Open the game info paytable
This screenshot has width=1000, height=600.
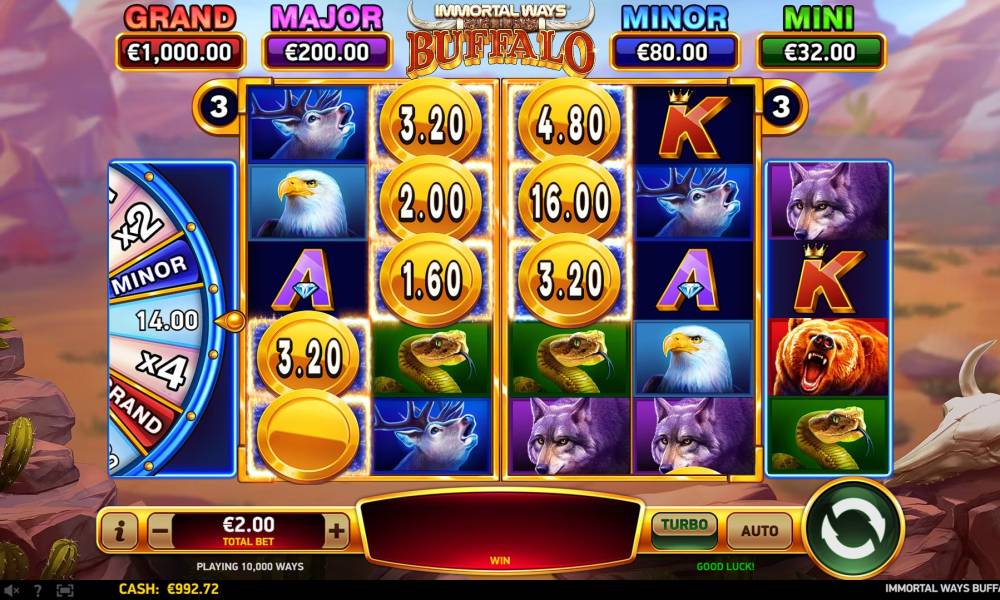[x=119, y=532]
